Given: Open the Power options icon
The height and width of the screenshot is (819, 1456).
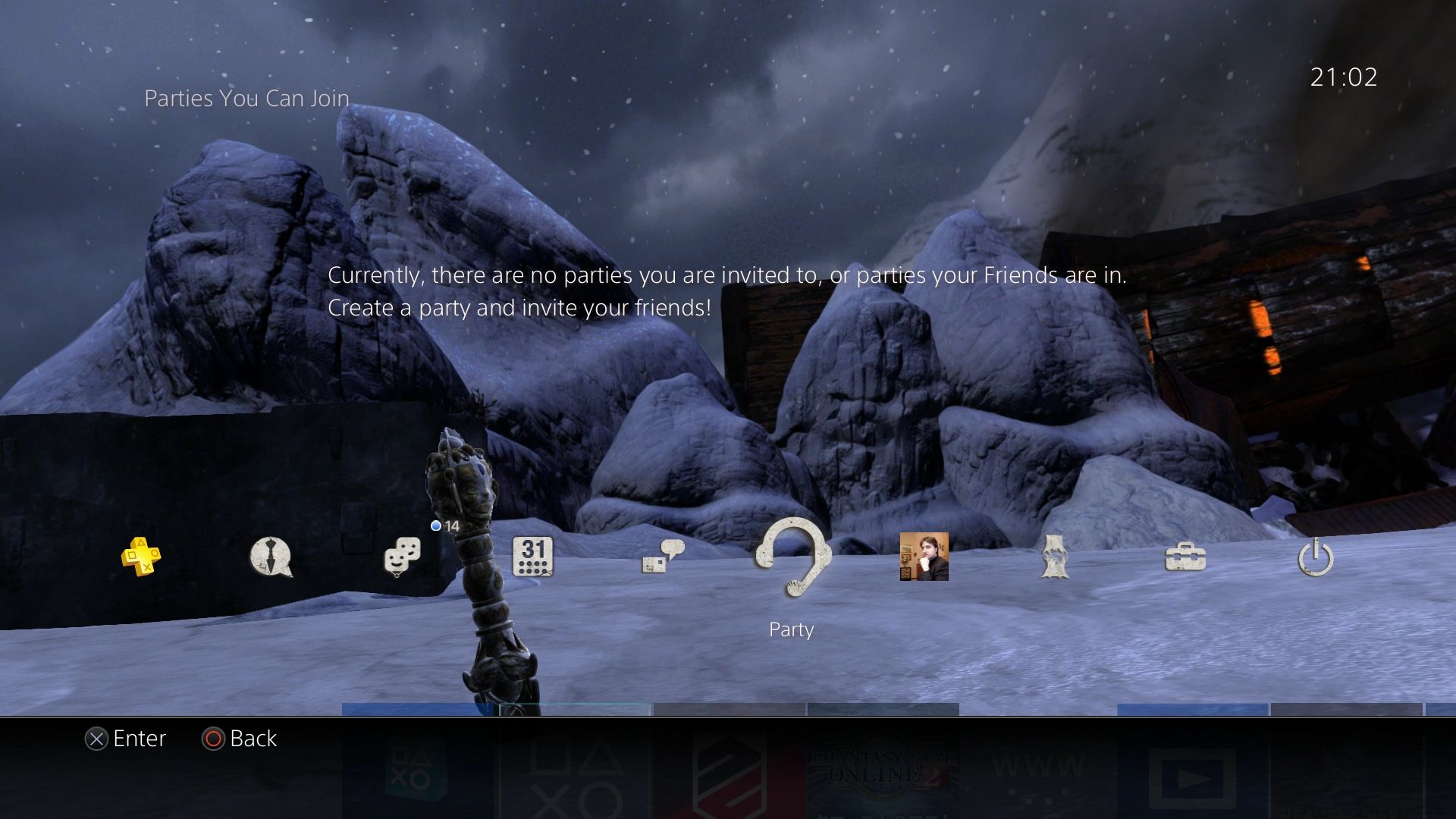Looking at the screenshot, I should (1314, 557).
